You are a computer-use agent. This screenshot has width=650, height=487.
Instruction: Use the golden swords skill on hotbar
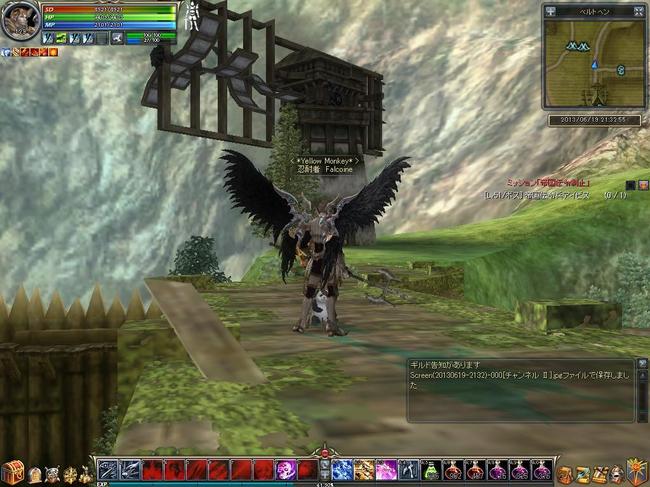pyautogui.click(x=365, y=470)
